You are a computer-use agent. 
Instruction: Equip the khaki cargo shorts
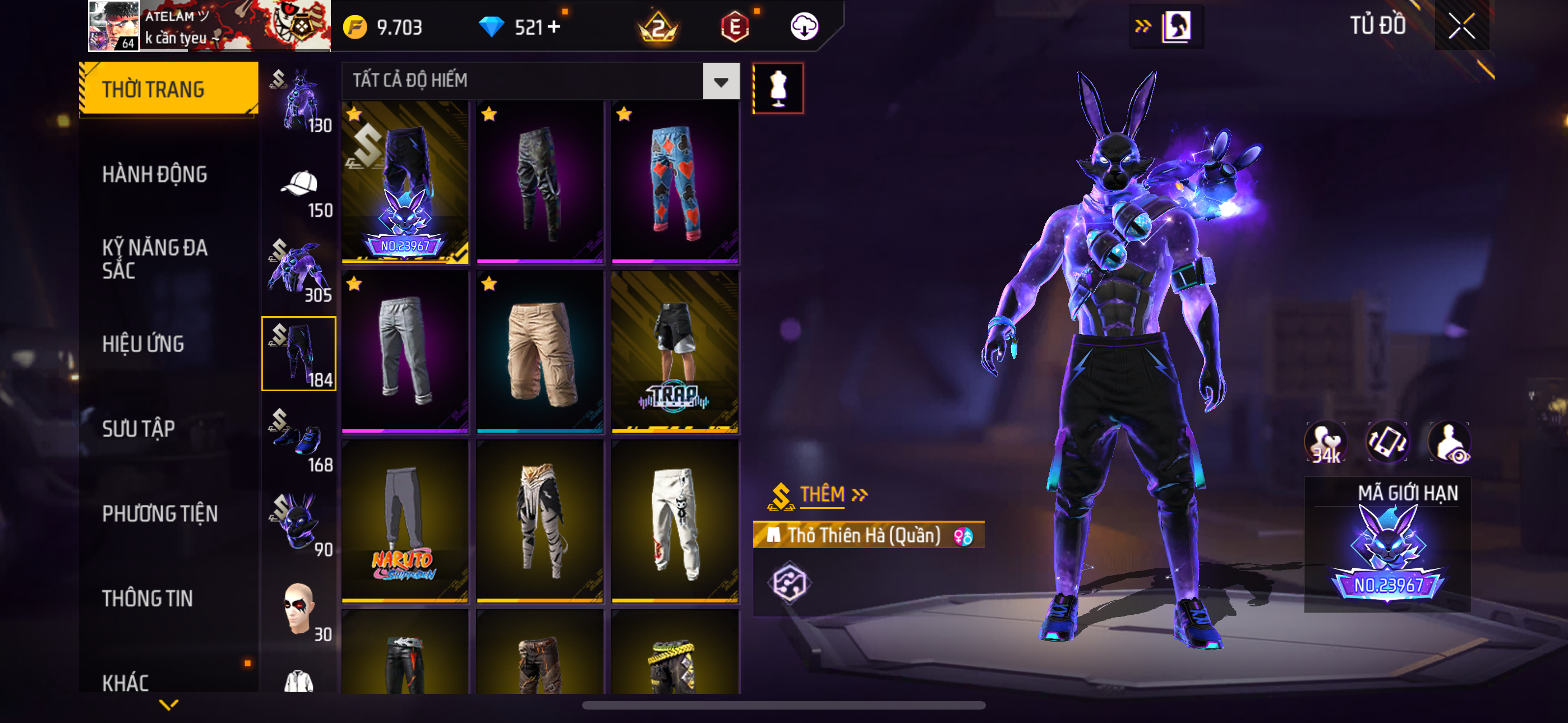539,353
